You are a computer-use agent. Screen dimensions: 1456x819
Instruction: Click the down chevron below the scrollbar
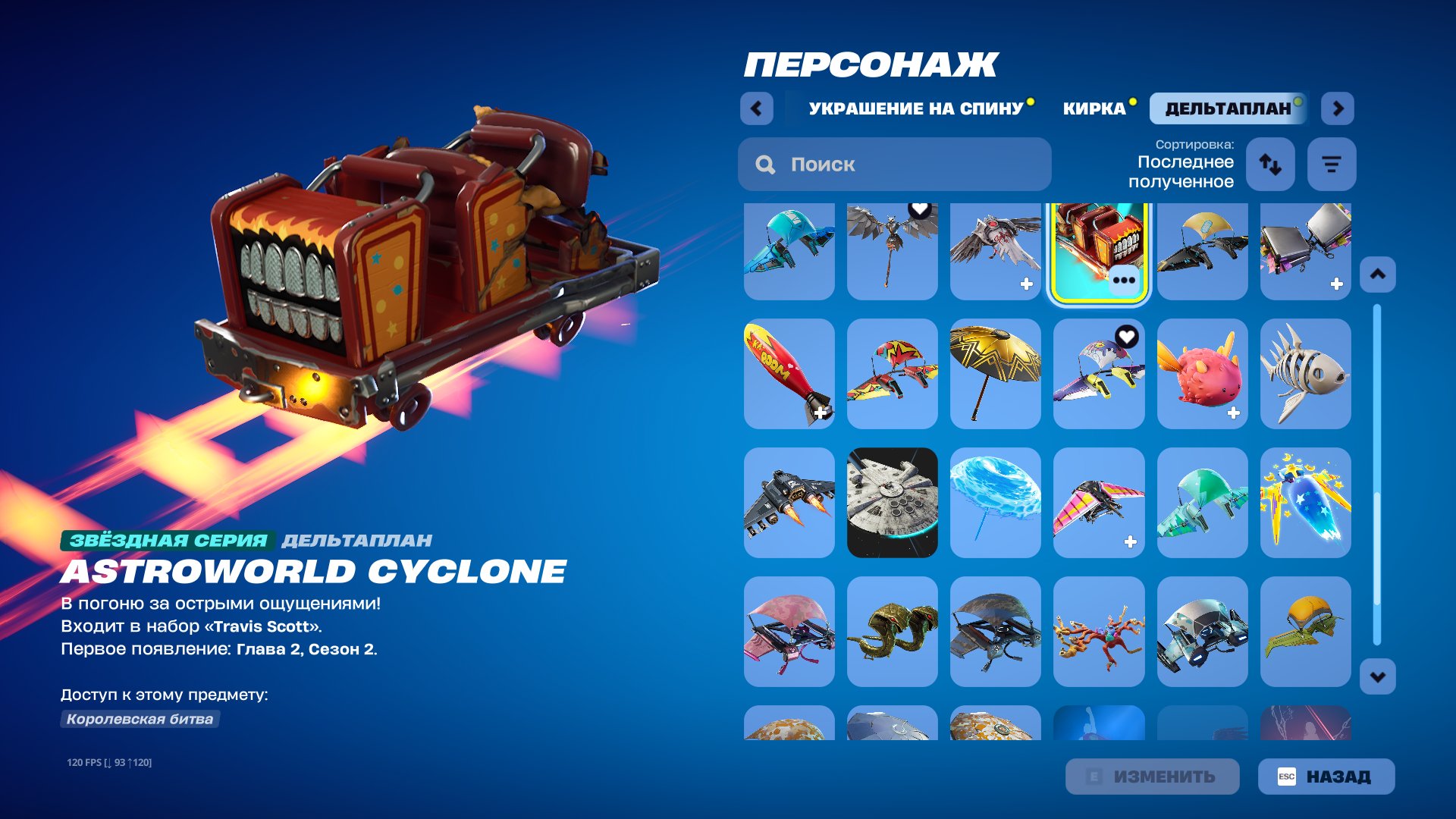[1376, 674]
